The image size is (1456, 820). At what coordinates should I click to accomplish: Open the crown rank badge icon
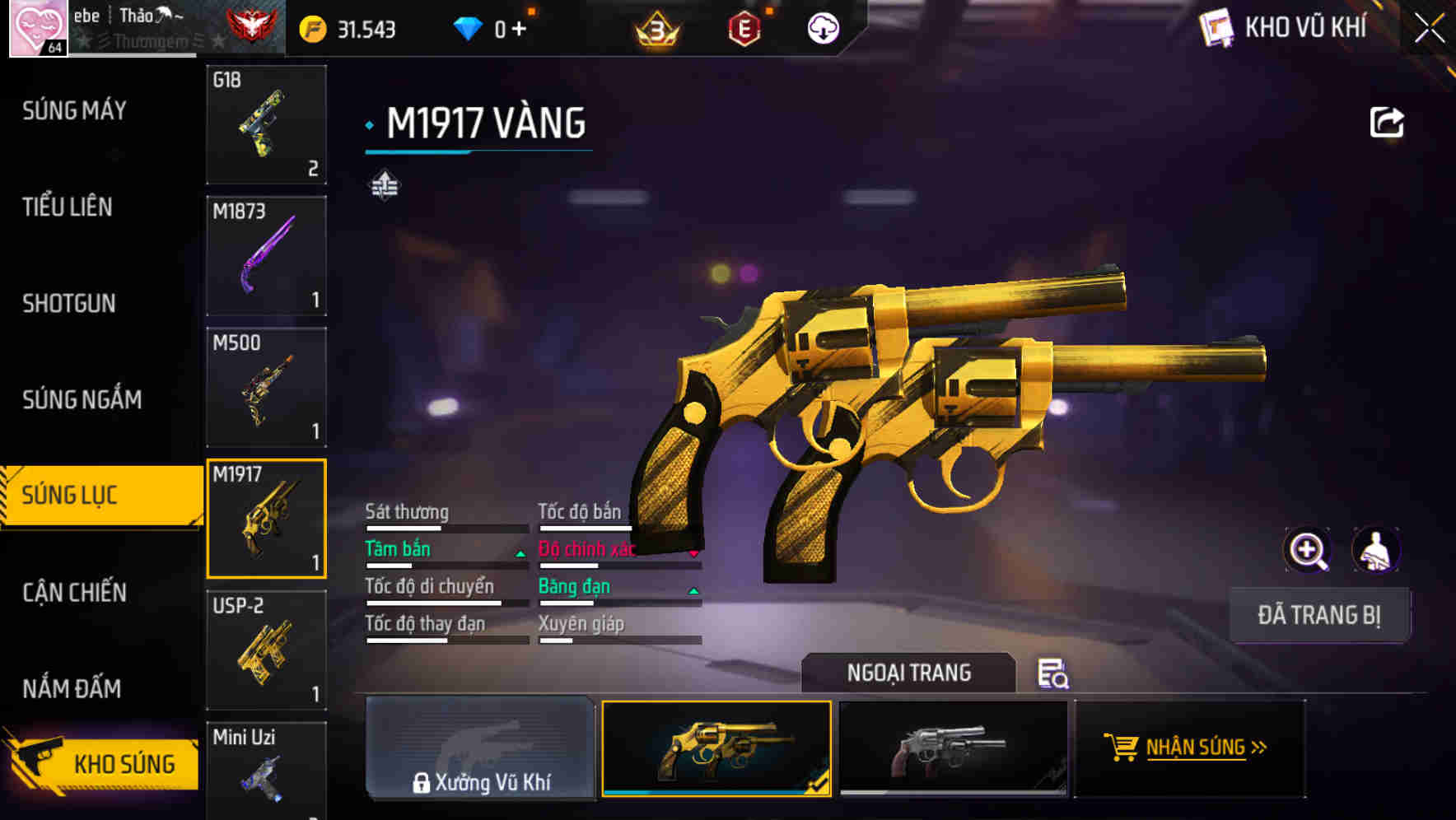[x=655, y=28]
